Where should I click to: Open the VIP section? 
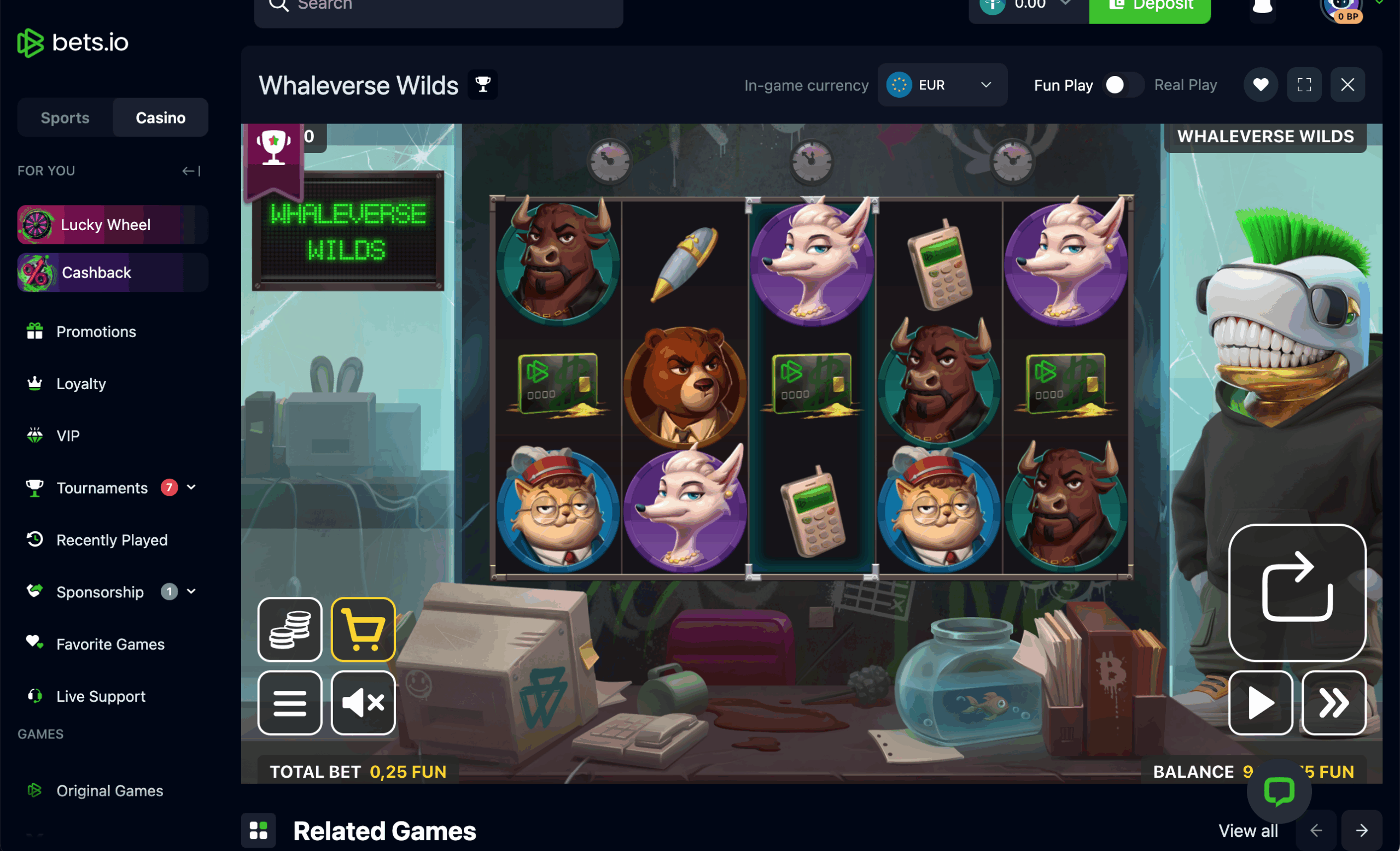click(68, 436)
